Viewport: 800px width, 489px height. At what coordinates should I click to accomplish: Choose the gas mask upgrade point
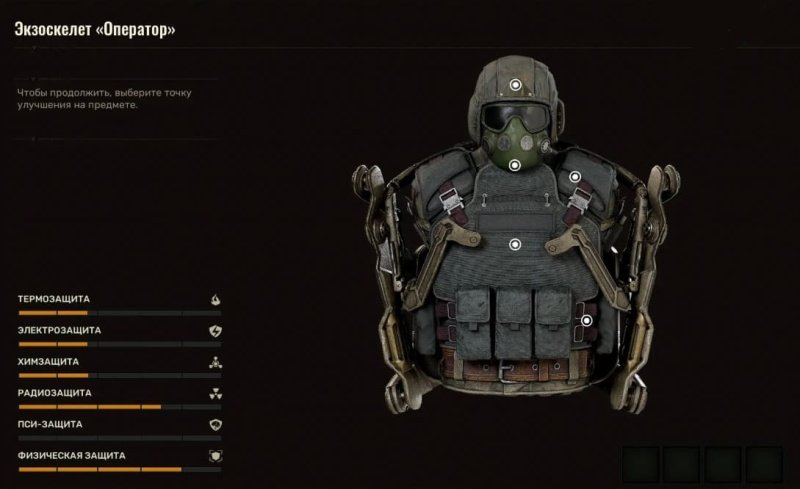tap(514, 165)
